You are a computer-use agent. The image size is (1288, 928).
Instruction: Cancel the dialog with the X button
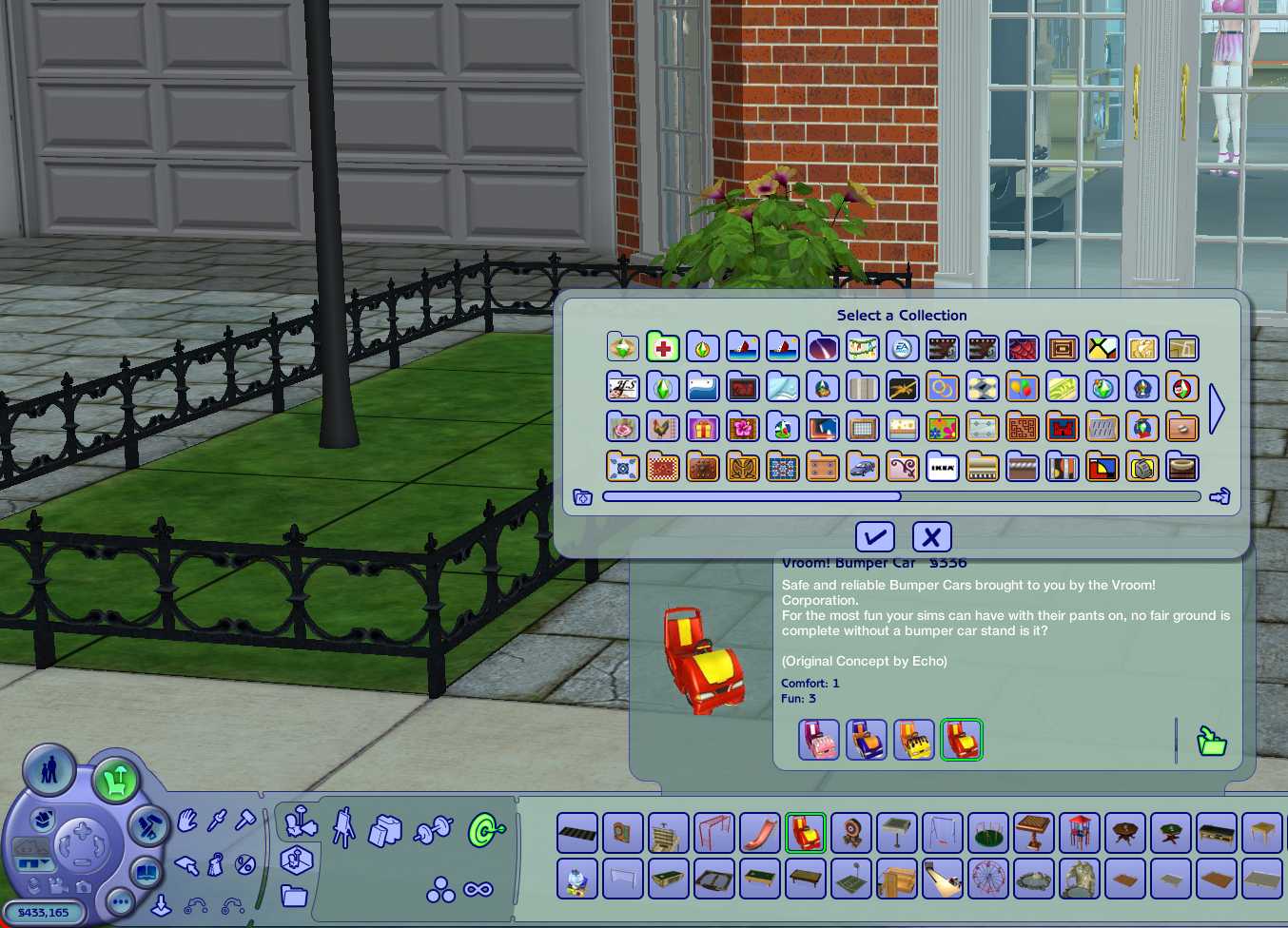(x=932, y=536)
